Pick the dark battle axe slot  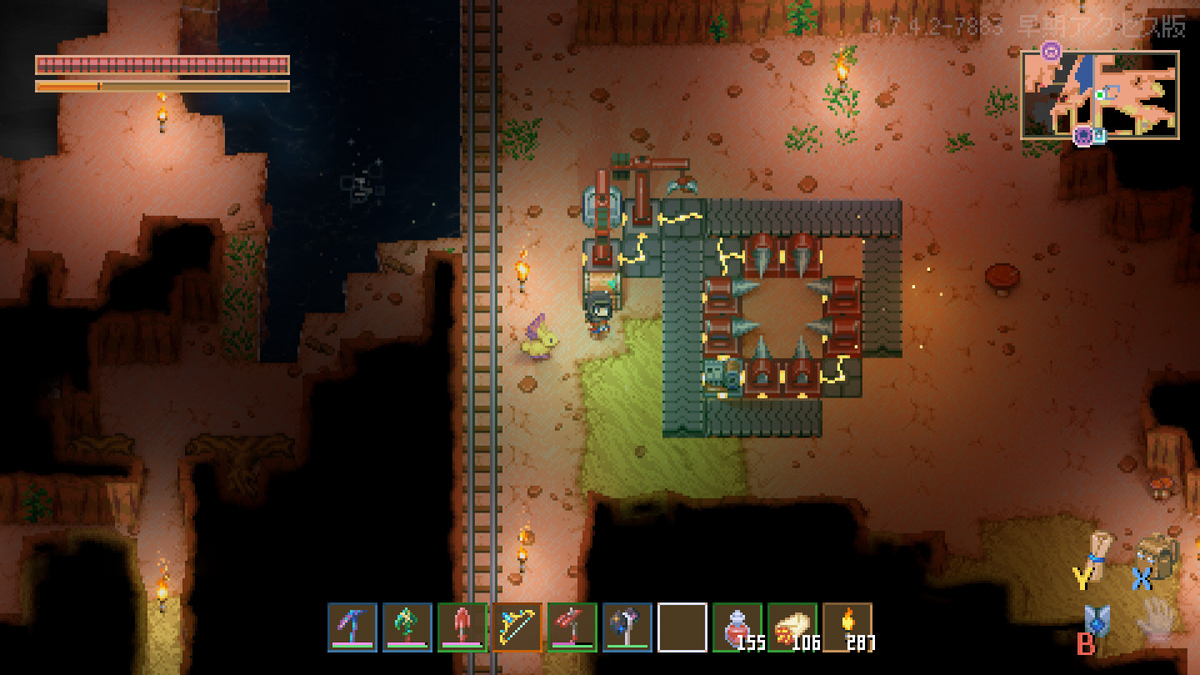tap(627, 627)
